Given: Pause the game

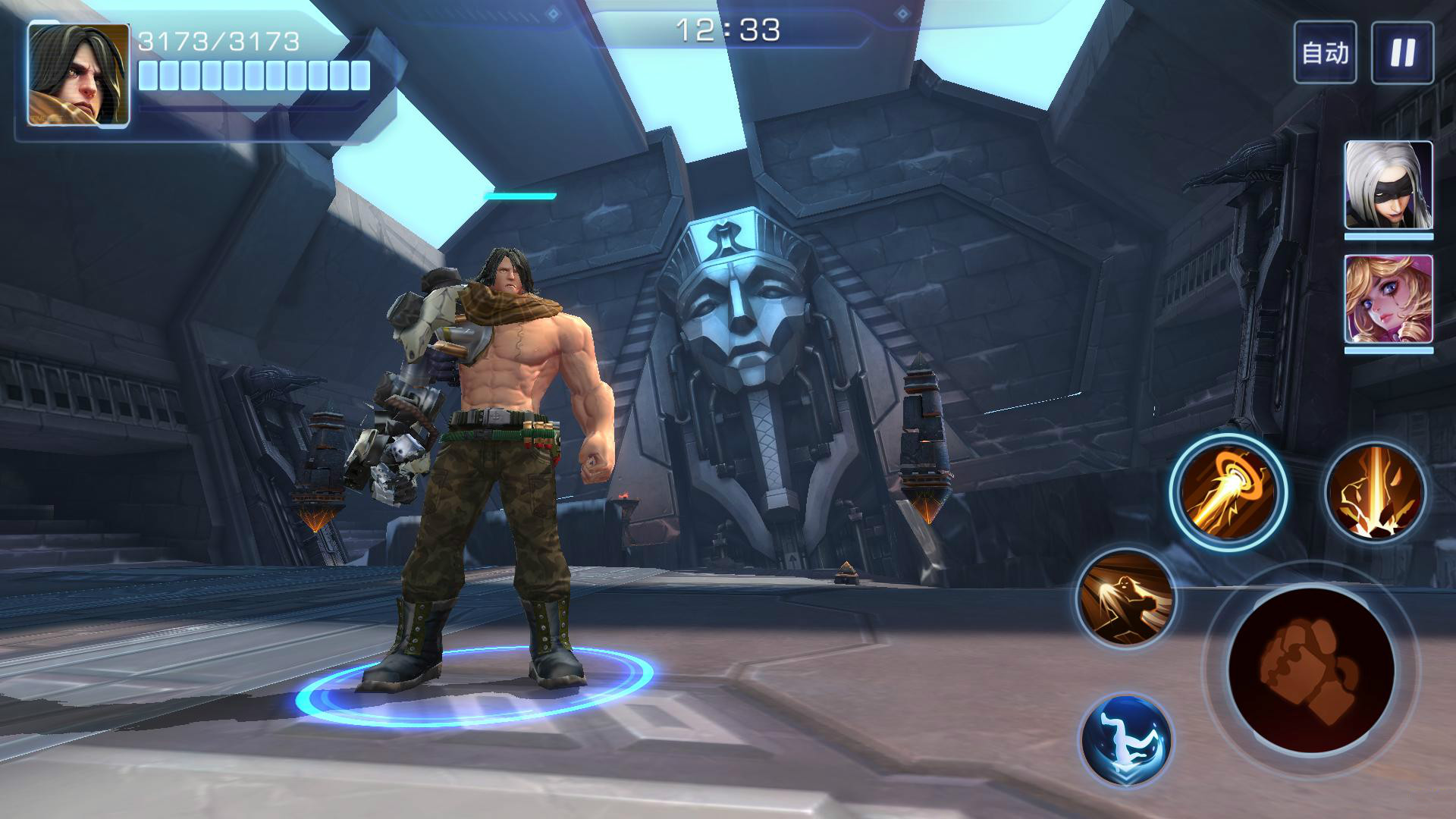Looking at the screenshot, I should [1402, 52].
